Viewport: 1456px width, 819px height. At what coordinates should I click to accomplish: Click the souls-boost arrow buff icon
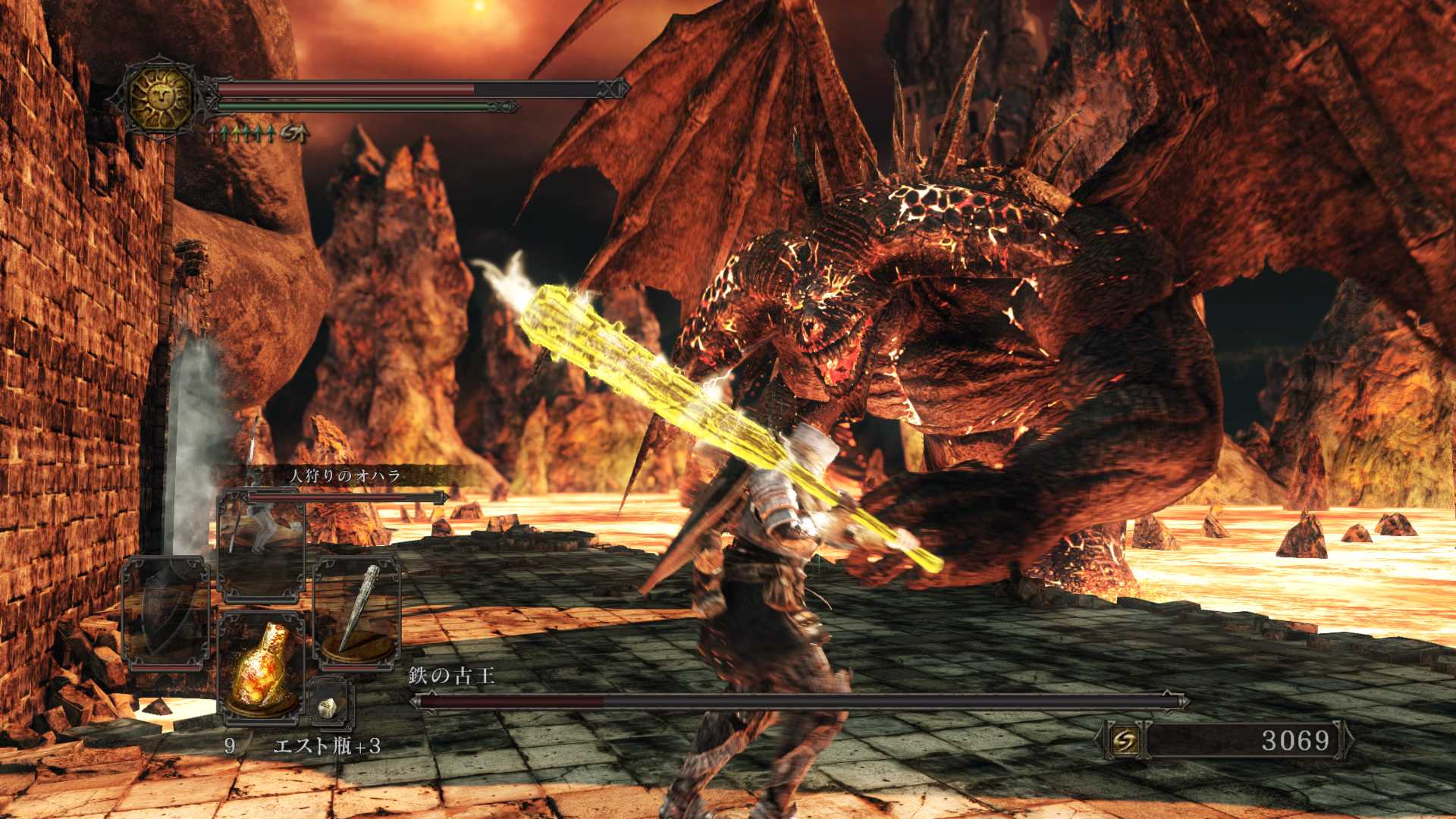click(294, 134)
